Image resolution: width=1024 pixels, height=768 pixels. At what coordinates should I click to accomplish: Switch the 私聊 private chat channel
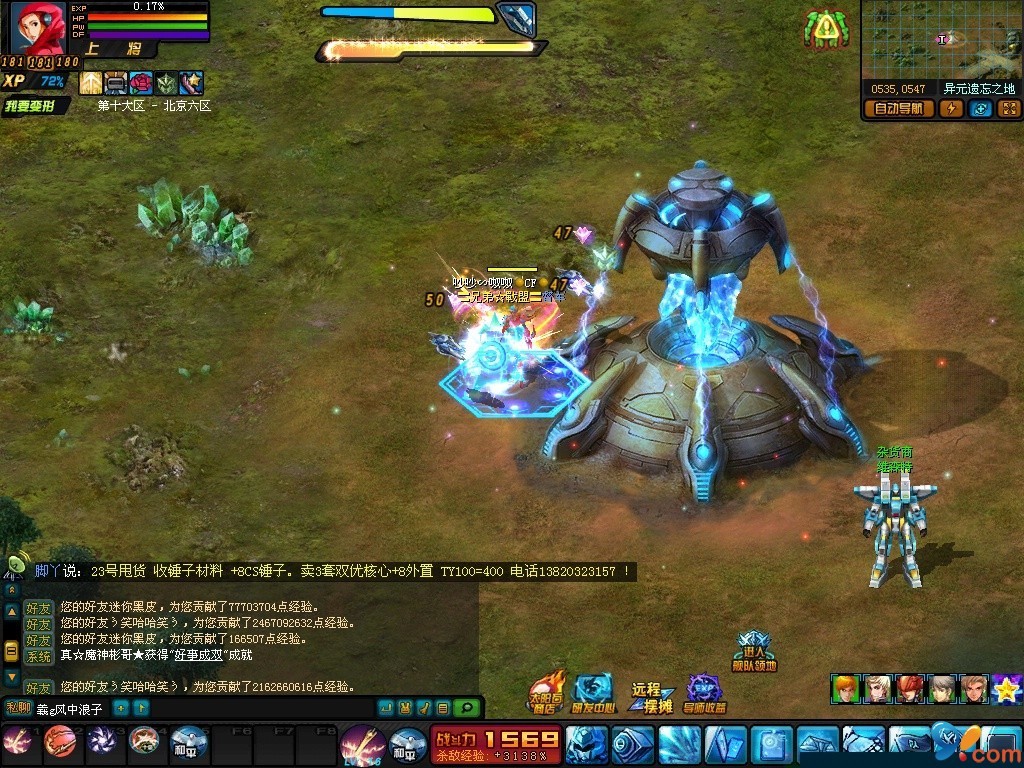point(18,708)
